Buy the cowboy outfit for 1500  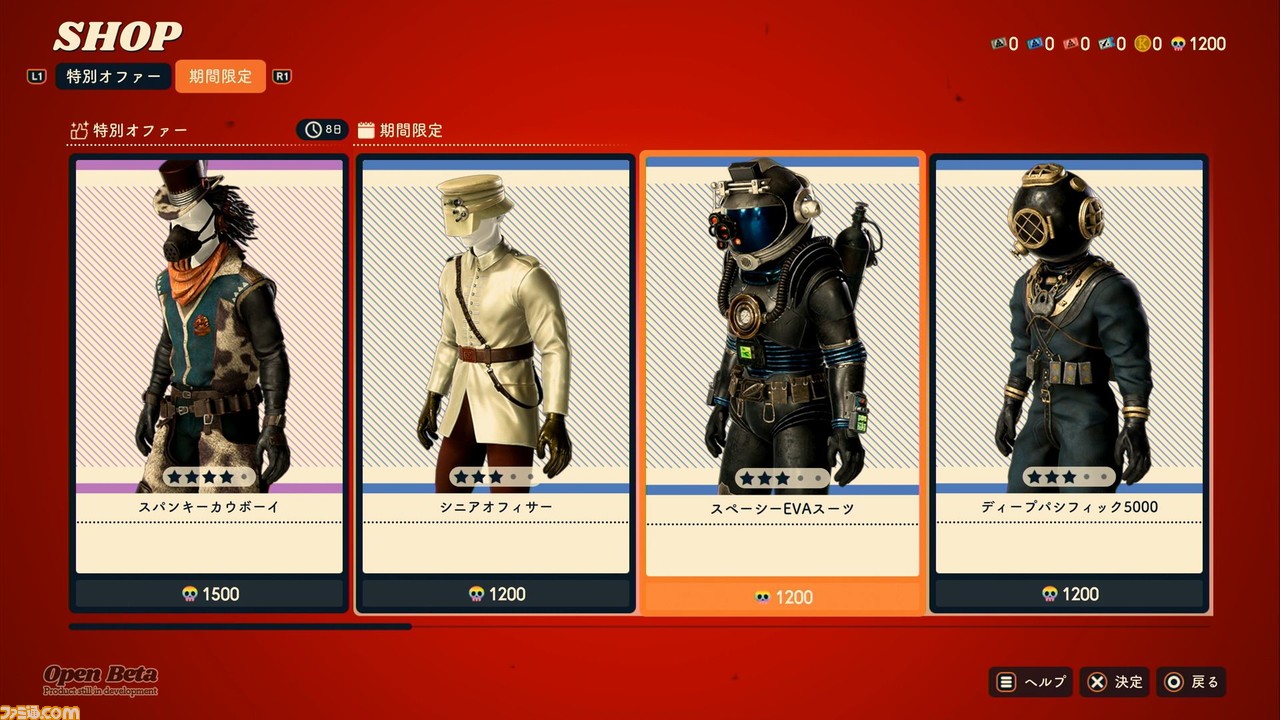coord(209,594)
